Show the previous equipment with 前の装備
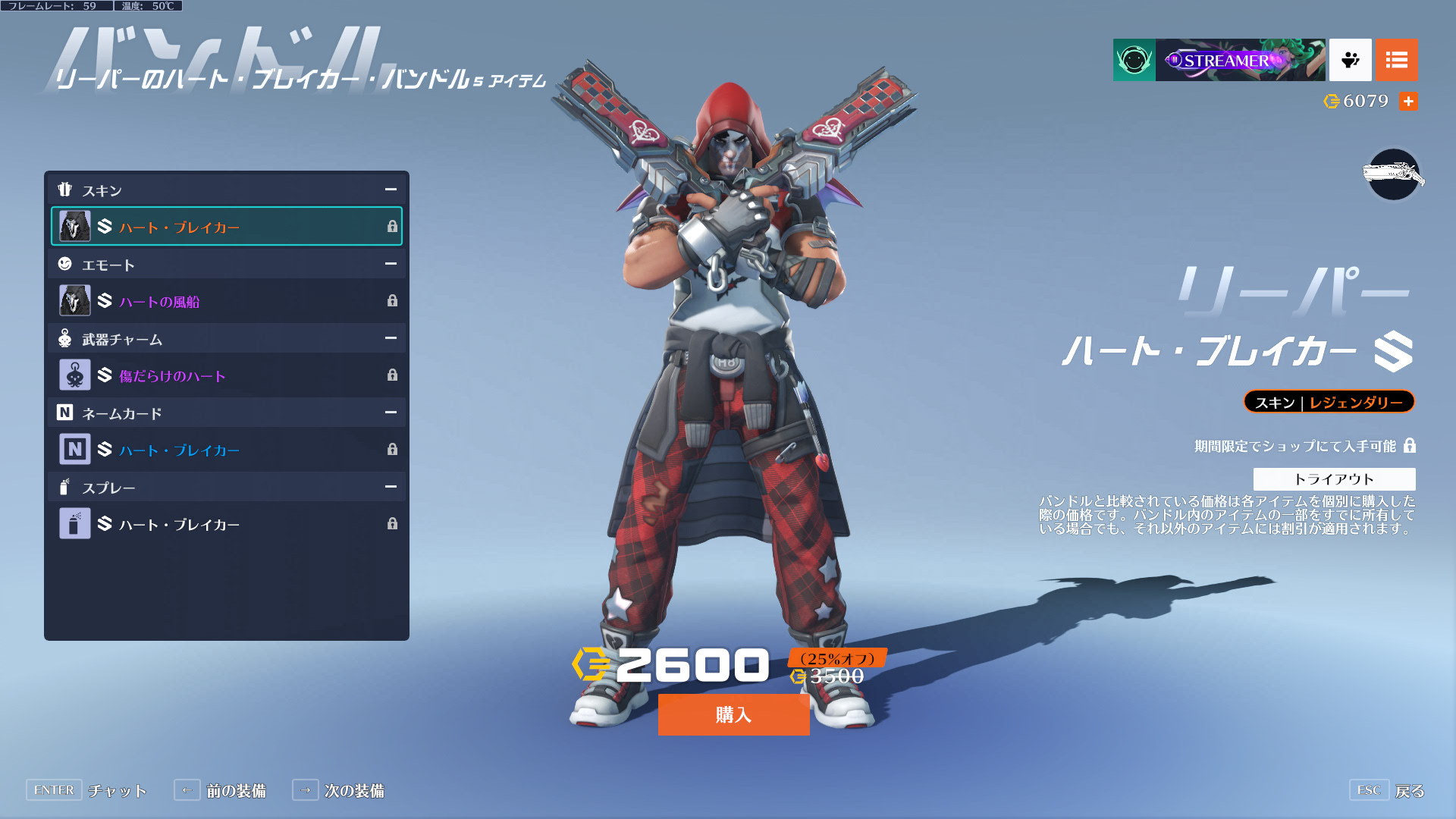Viewport: 1456px width, 819px height. (221, 790)
